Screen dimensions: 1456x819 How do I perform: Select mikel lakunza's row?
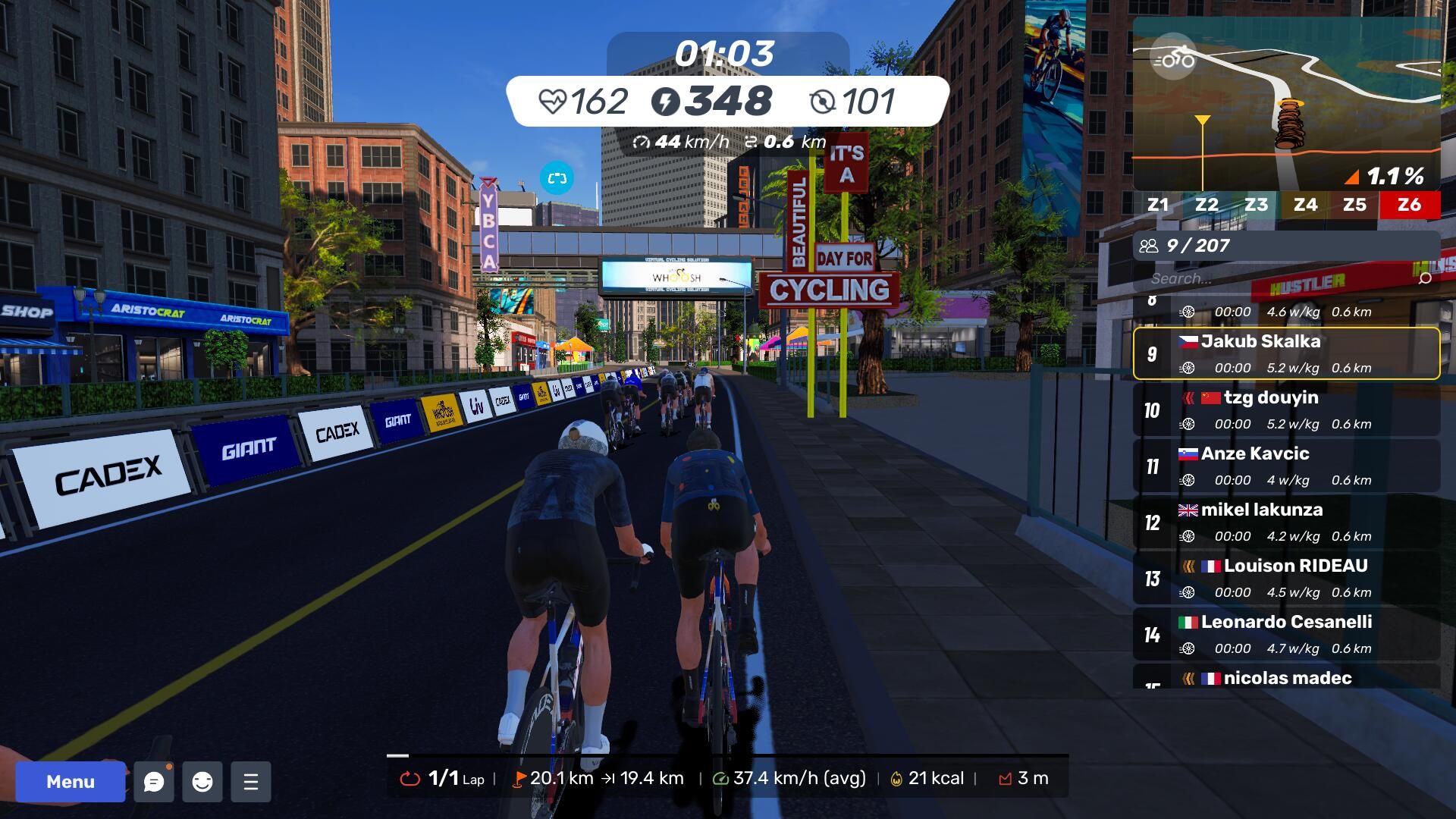[x=1286, y=522]
